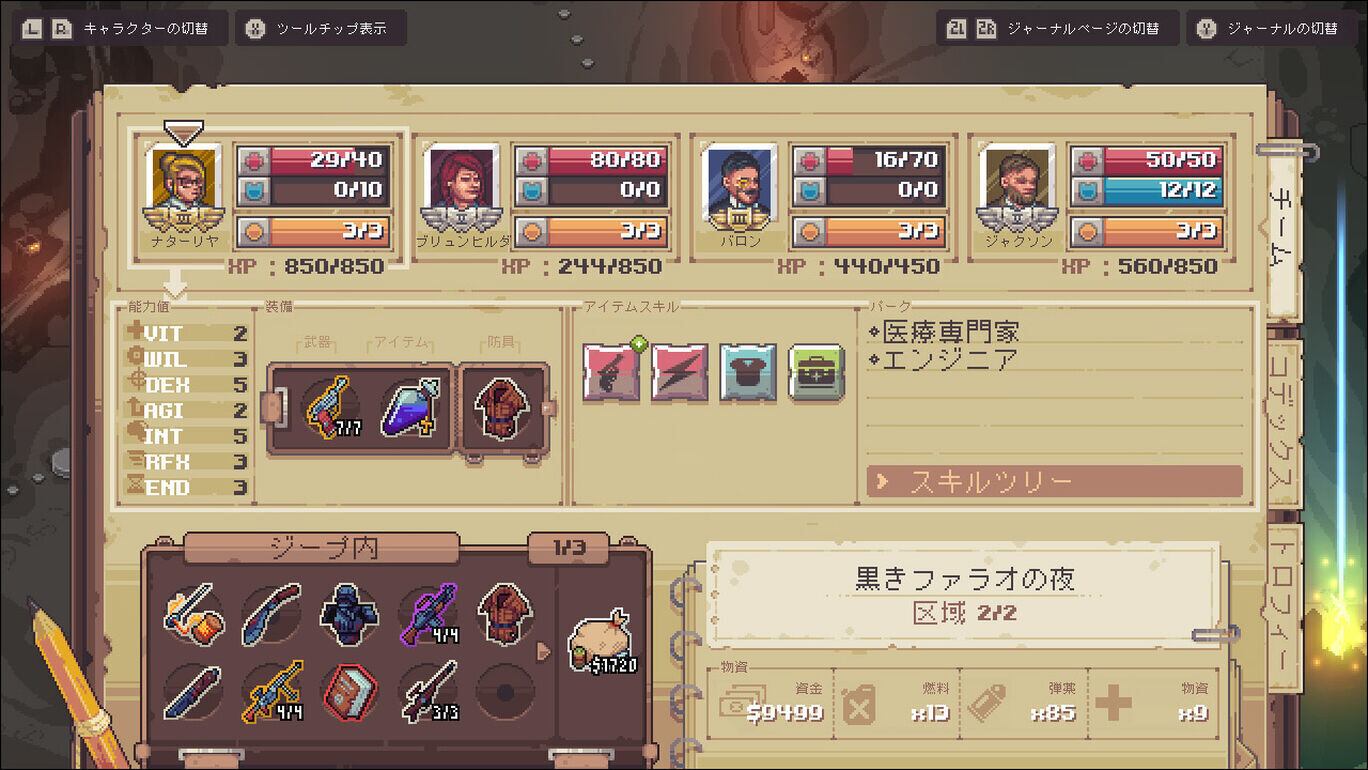The width and height of the screenshot is (1368, 770).
Task: Choose Baron's portrait with sunglasses
Action: click(x=739, y=181)
